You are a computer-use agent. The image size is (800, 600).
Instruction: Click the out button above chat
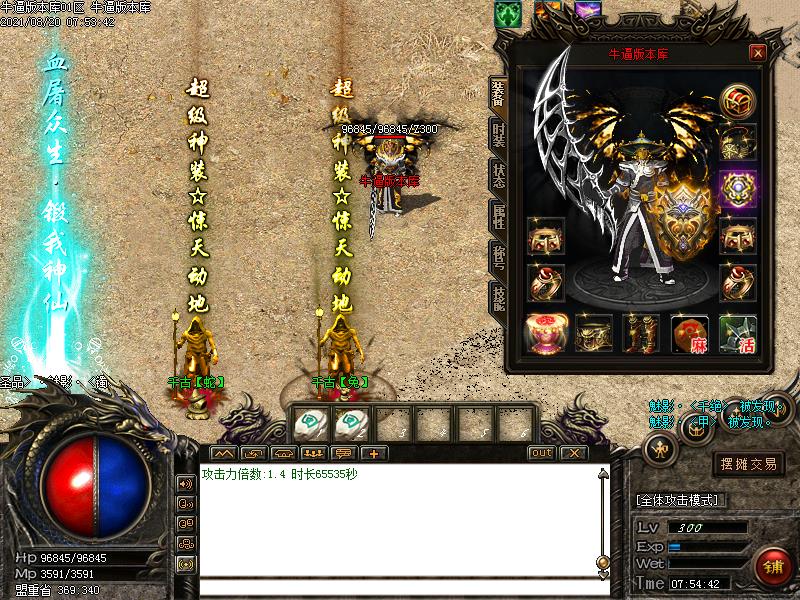(x=541, y=453)
